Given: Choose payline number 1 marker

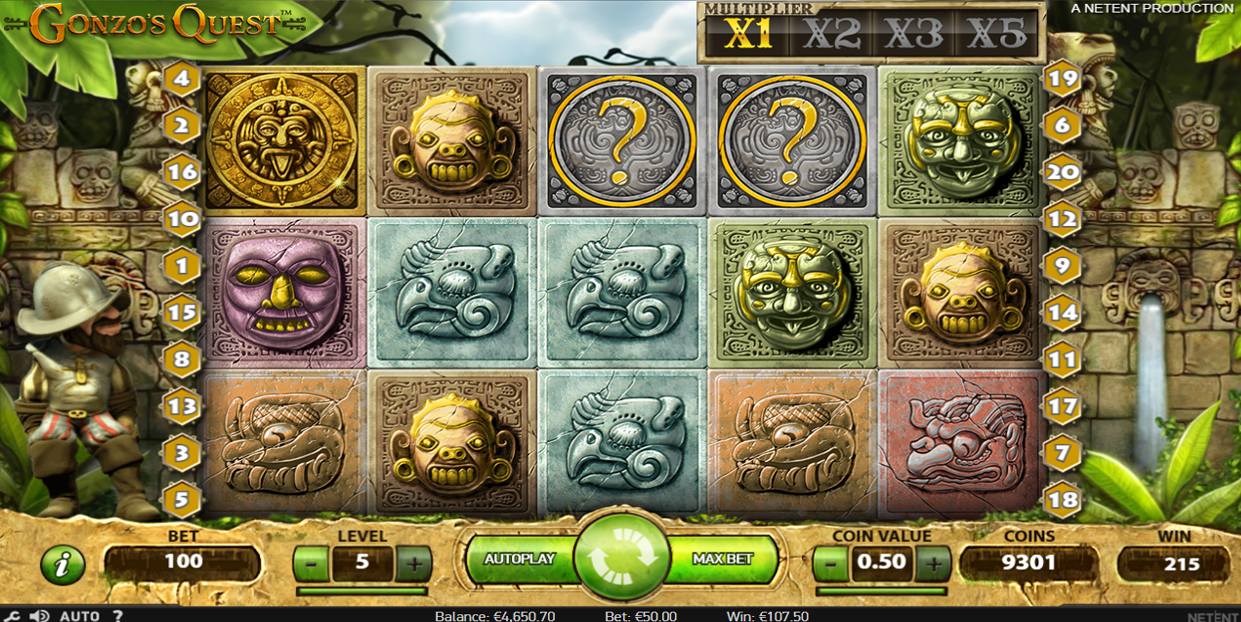Looking at the screenshot, I should click(182, 266).
